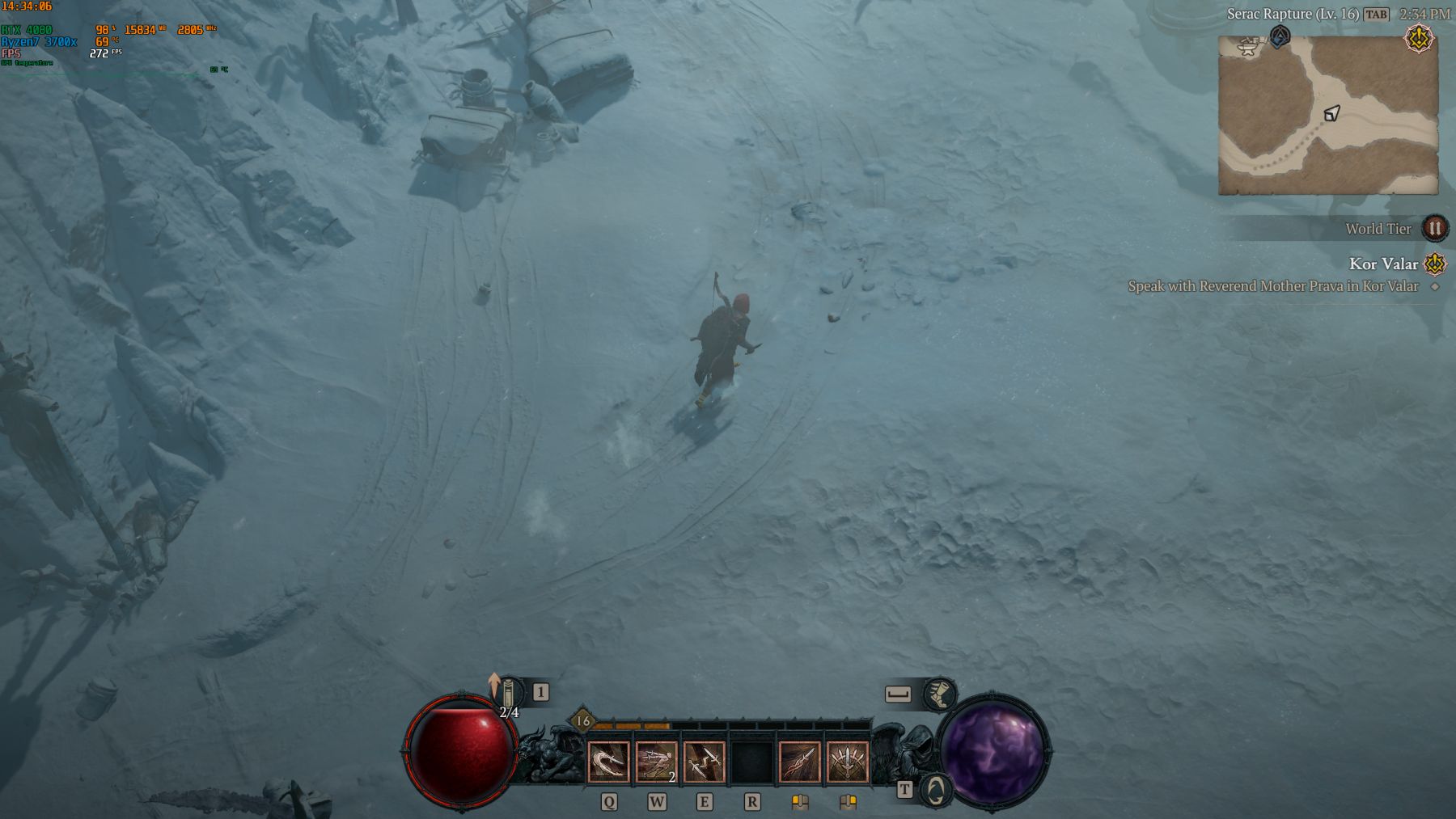Image resolution: width=1456 pixels, height=819 pixels.
Task: Activate the twin daggers skill
Action: point(704,762)
